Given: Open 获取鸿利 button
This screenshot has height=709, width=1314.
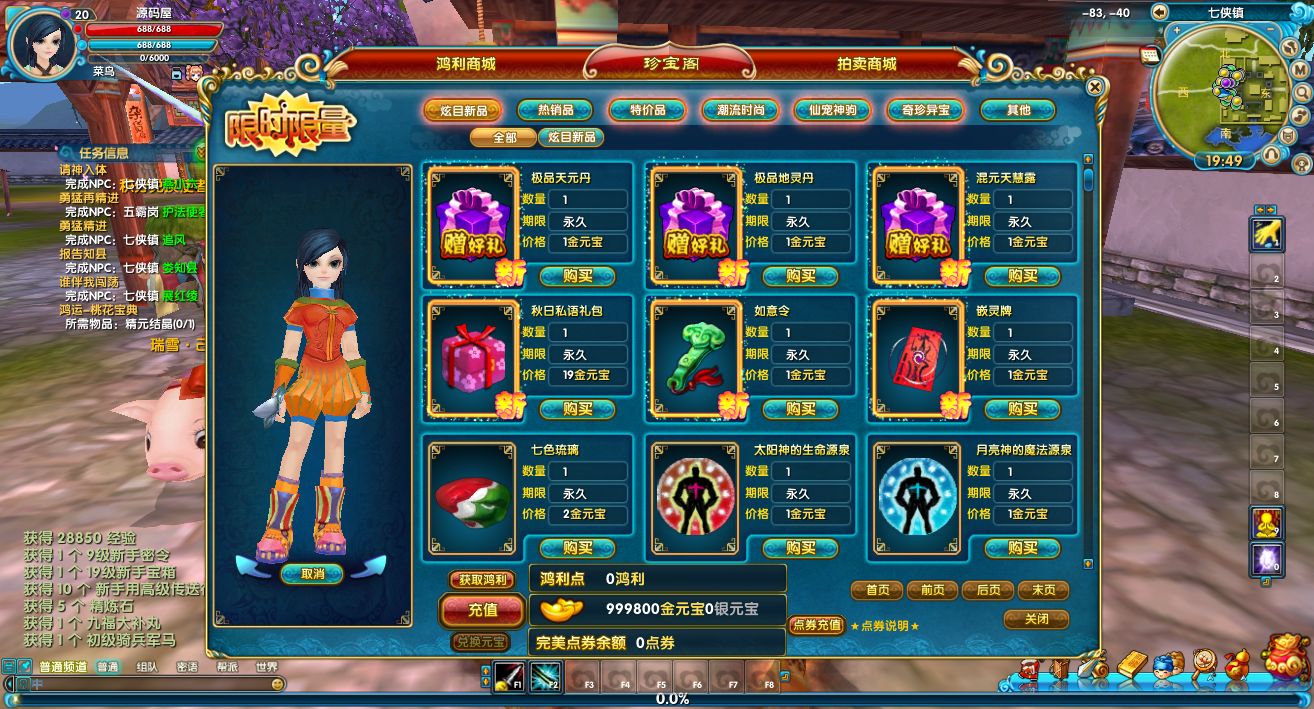Looking at the screenshot, I should (x=482, y=579).
